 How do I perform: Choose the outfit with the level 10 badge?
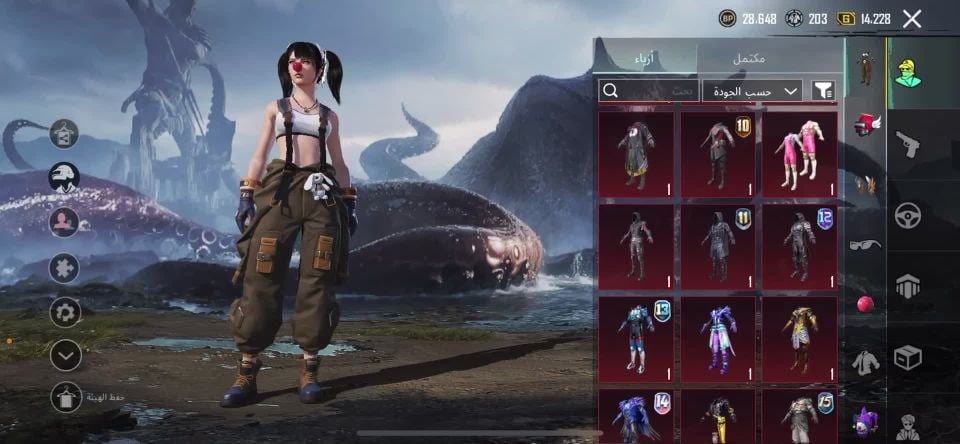[x=718, y=154]
